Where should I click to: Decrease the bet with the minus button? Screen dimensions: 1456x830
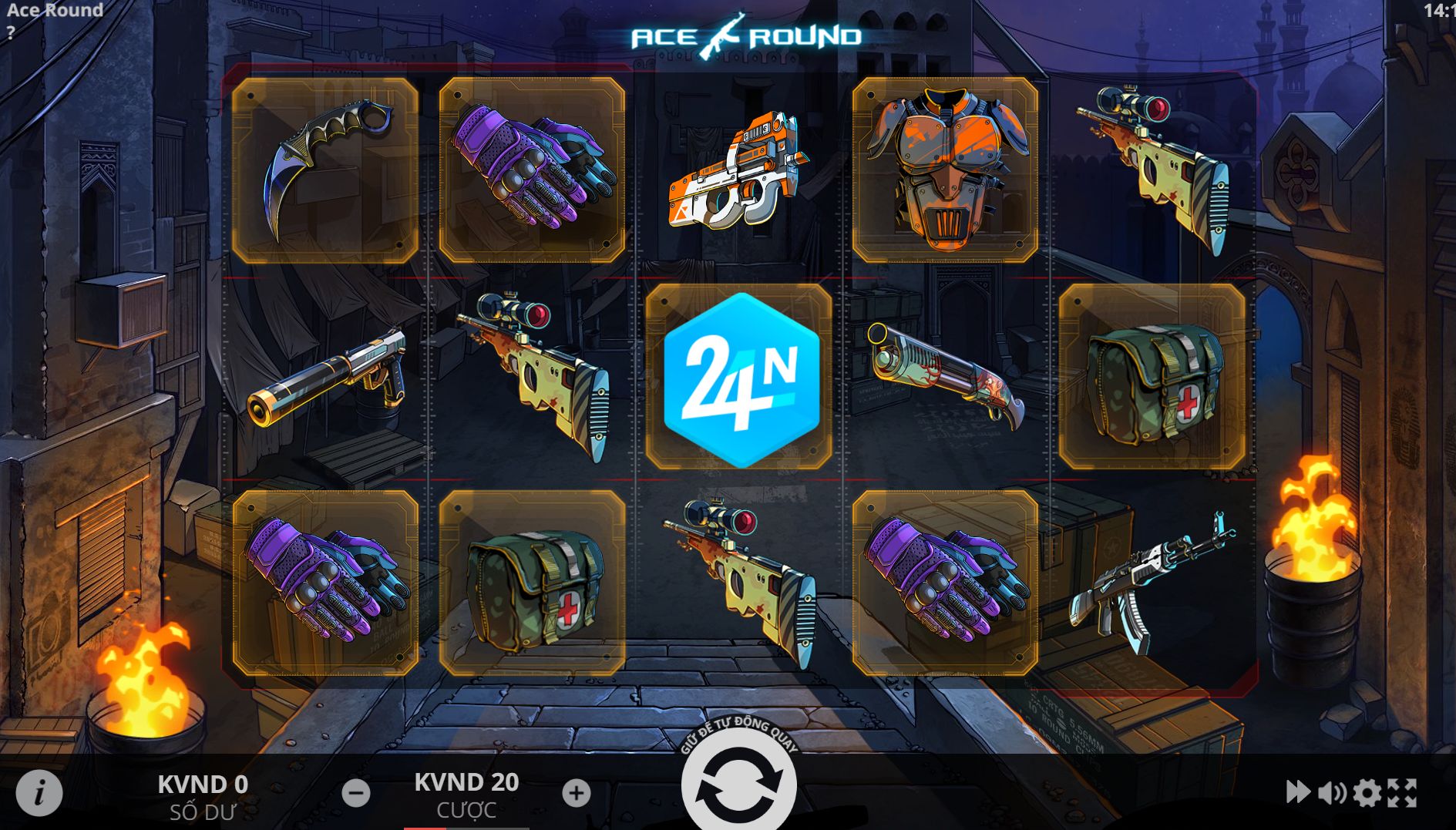(356, 793)
